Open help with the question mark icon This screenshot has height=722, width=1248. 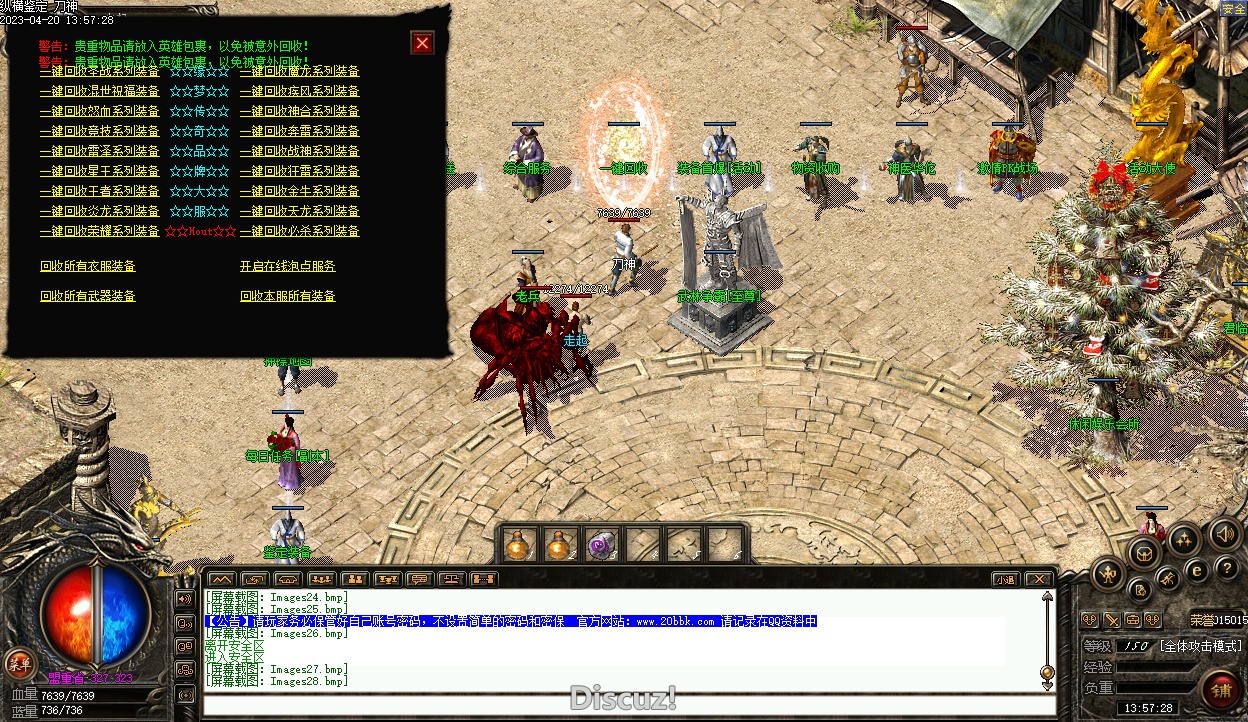coord(1226,570)
